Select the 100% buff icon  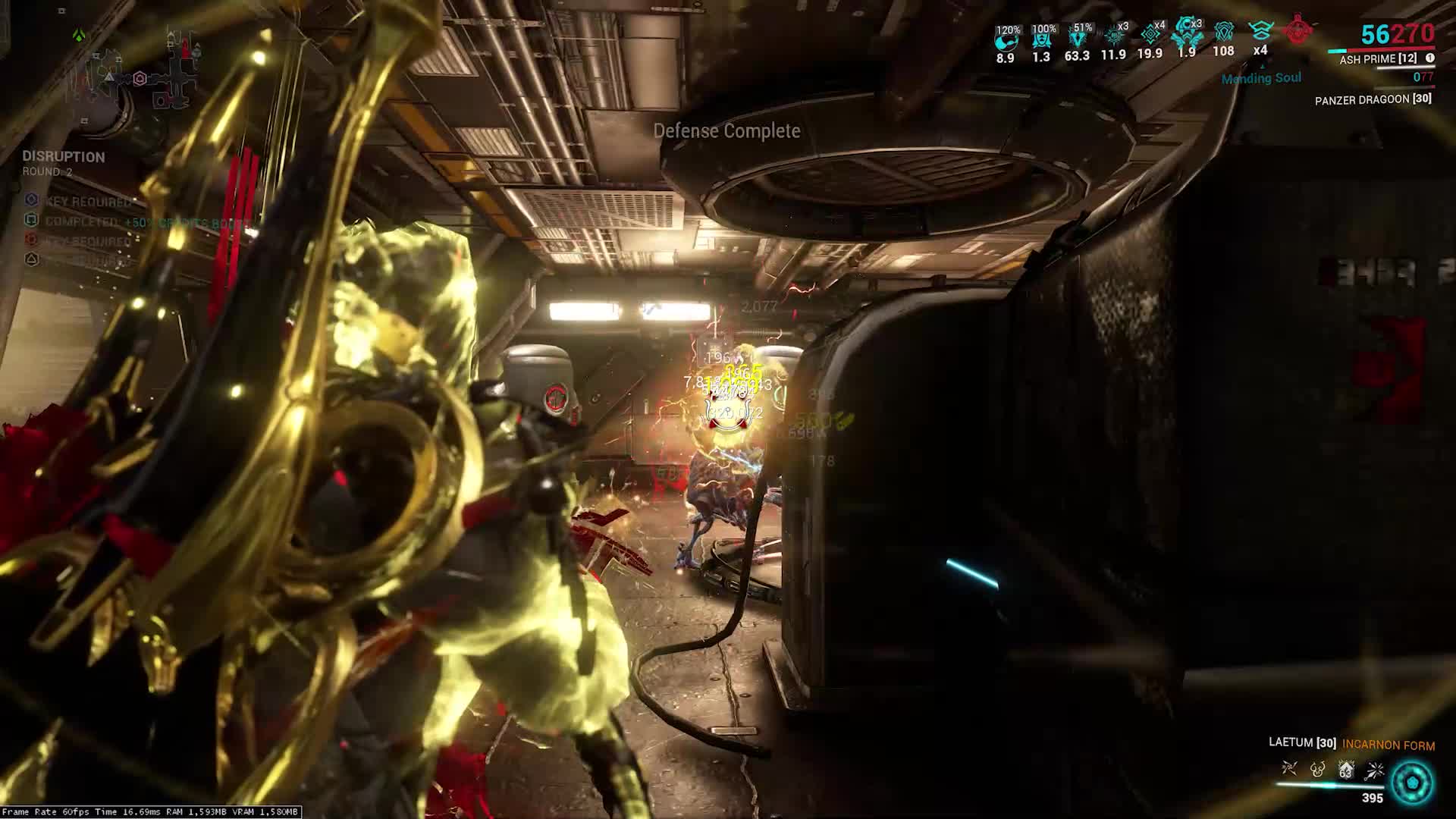(1043, 39)
